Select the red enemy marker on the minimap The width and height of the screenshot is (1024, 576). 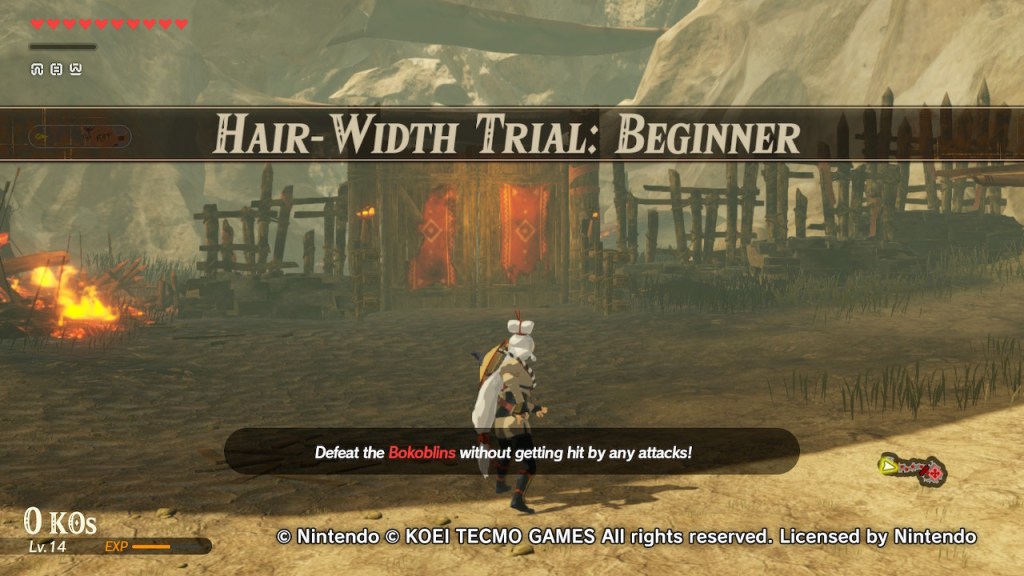click(934, 472)
